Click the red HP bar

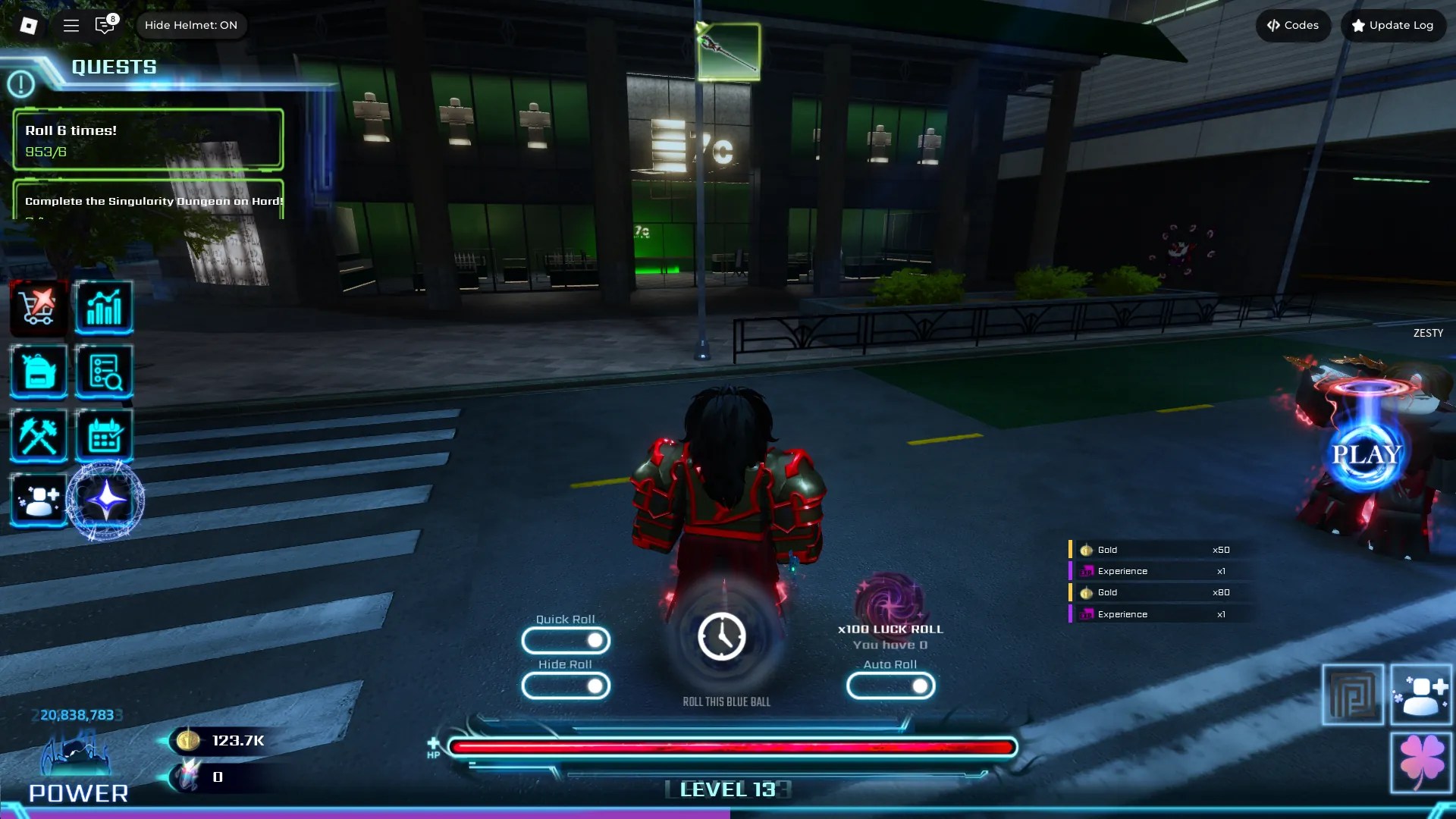click(728, 747)
